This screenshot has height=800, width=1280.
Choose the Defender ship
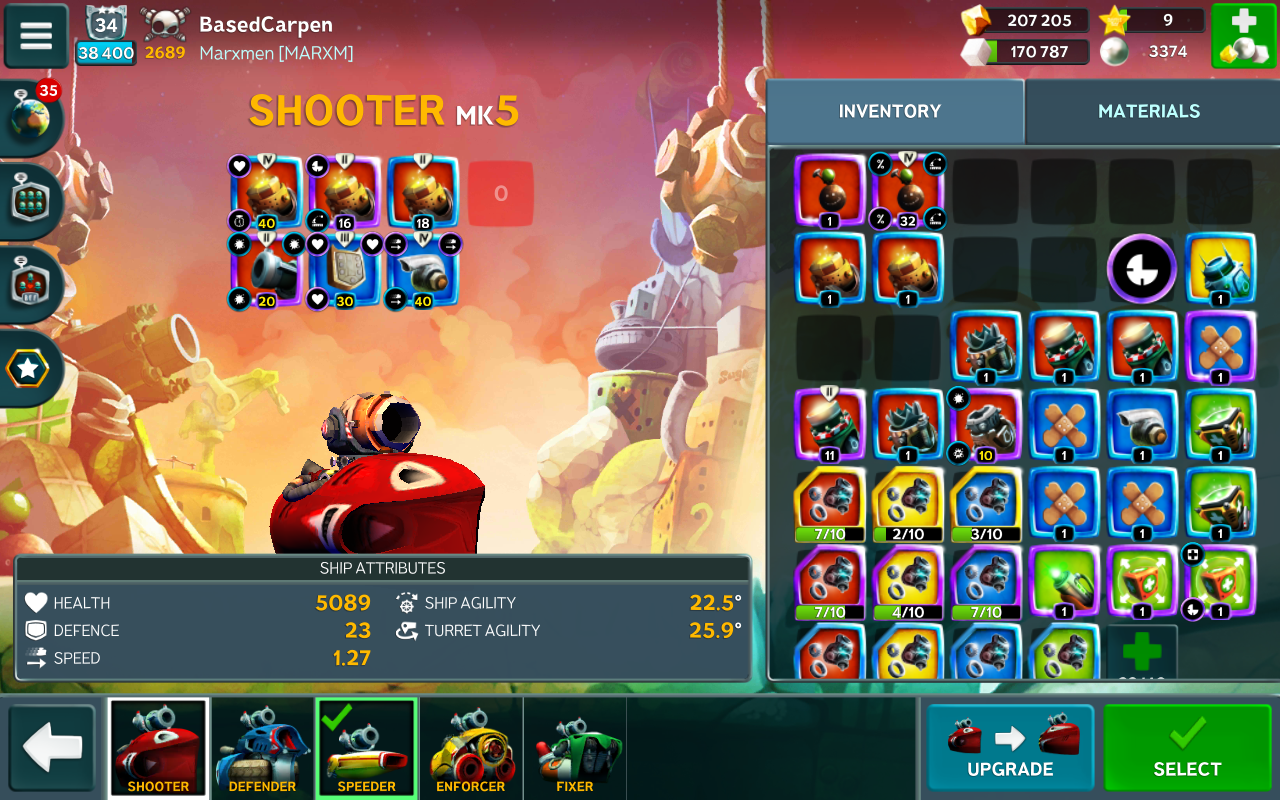(262, 748)
